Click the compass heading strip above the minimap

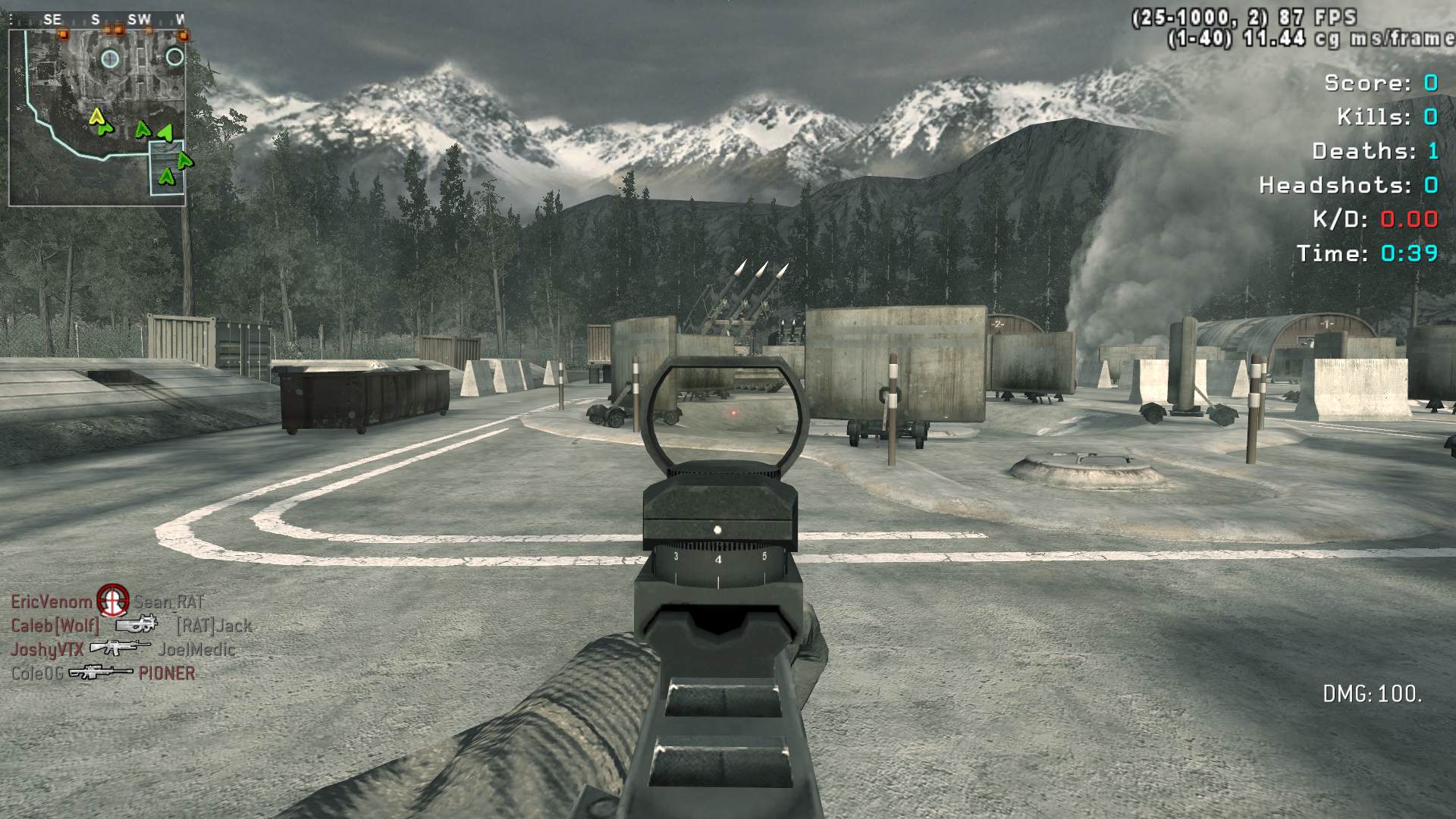coord(97,20)
